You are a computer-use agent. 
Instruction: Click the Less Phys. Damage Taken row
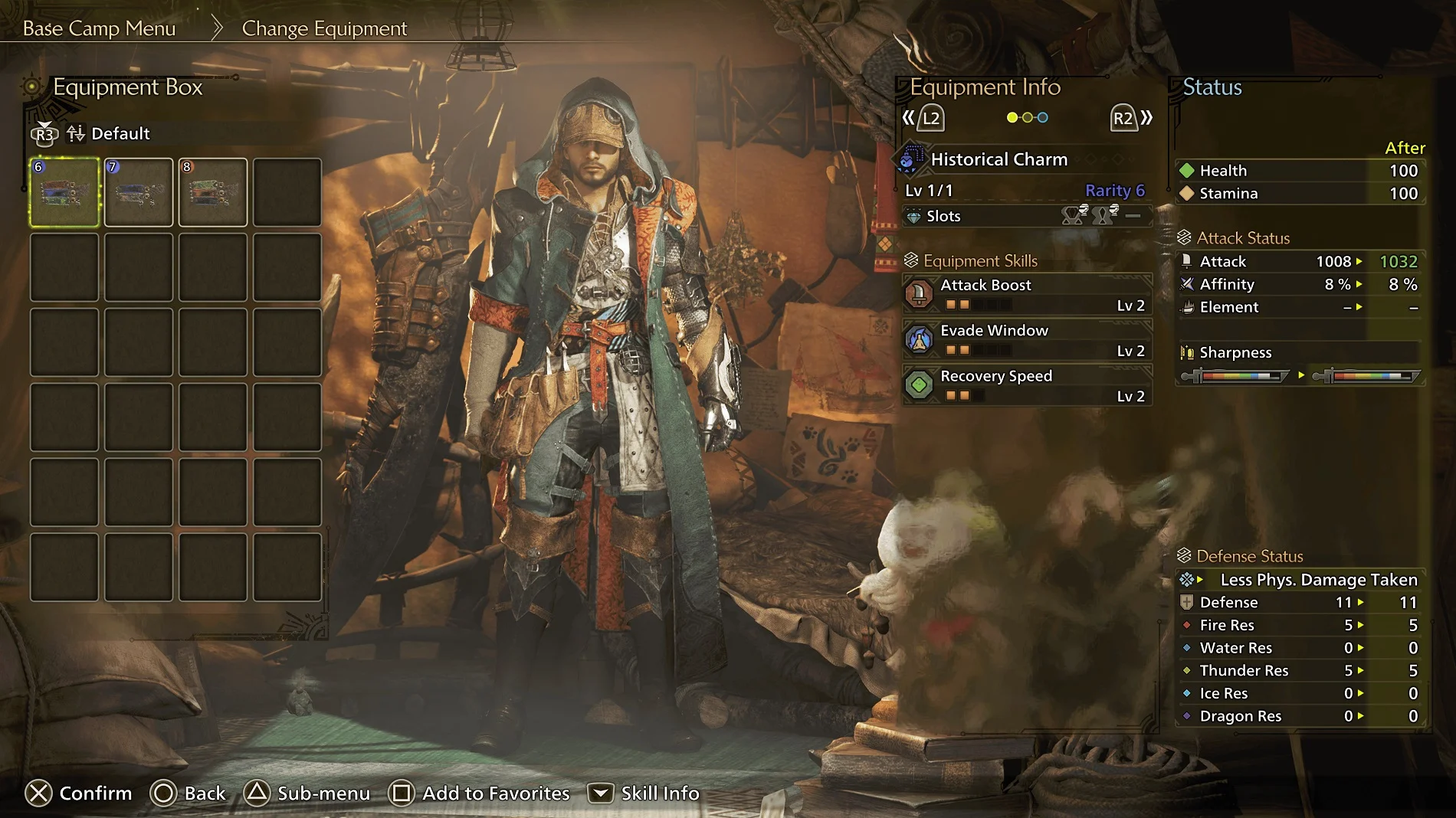[x=1301, y=580]
